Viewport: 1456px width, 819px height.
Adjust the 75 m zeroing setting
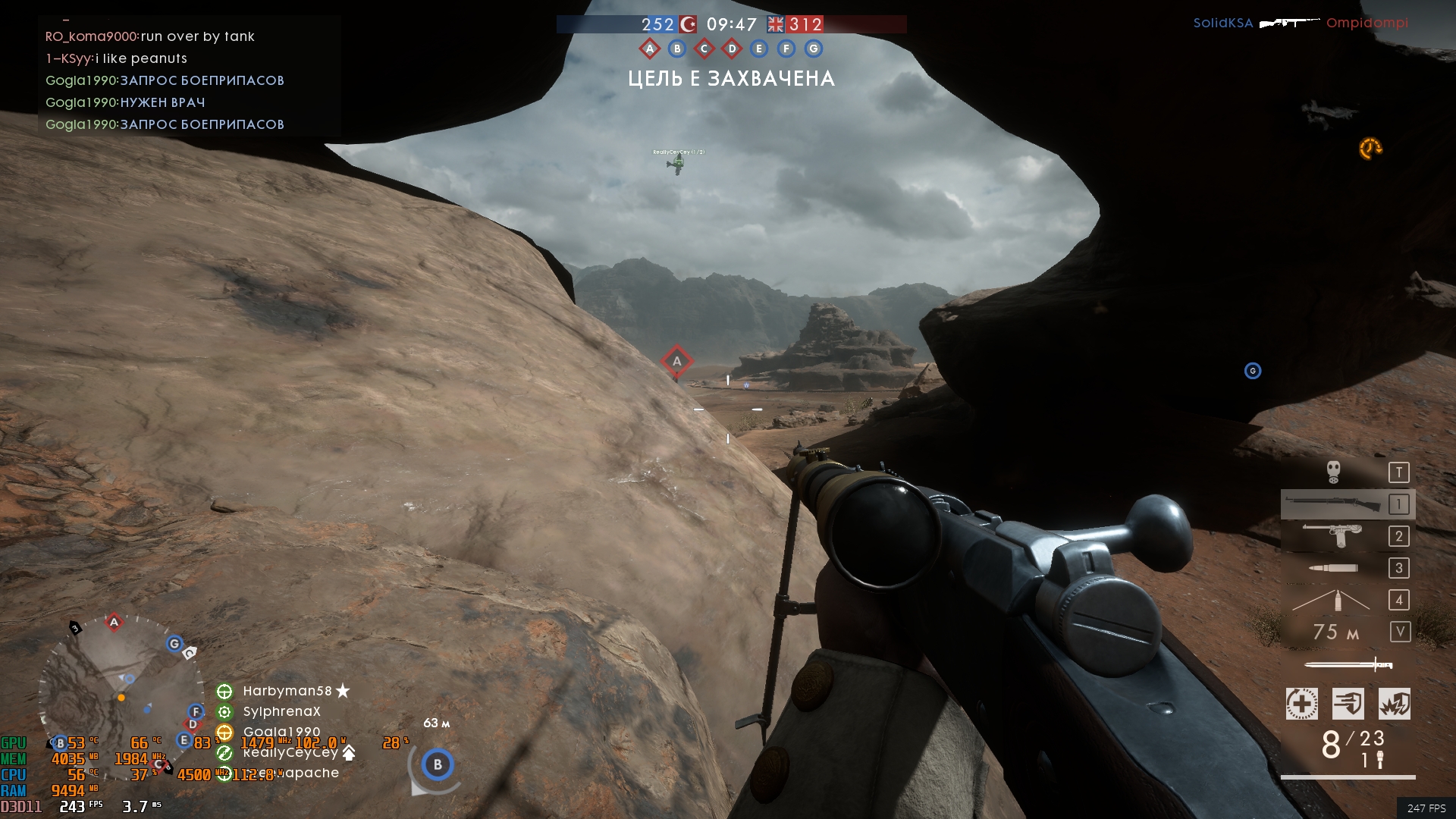point(1336,632)
